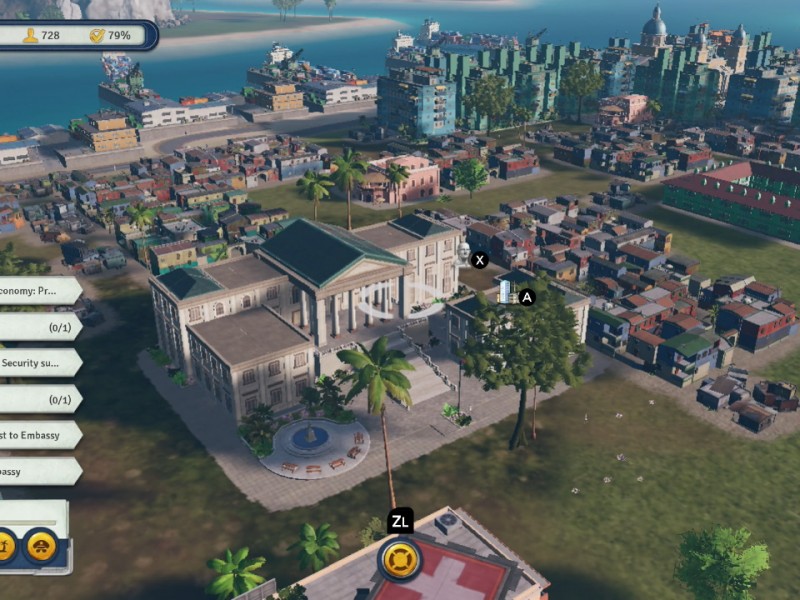Open the Economy task in the objectives list
Viewport: 800px width, 600px height.
tap(38, 290)
